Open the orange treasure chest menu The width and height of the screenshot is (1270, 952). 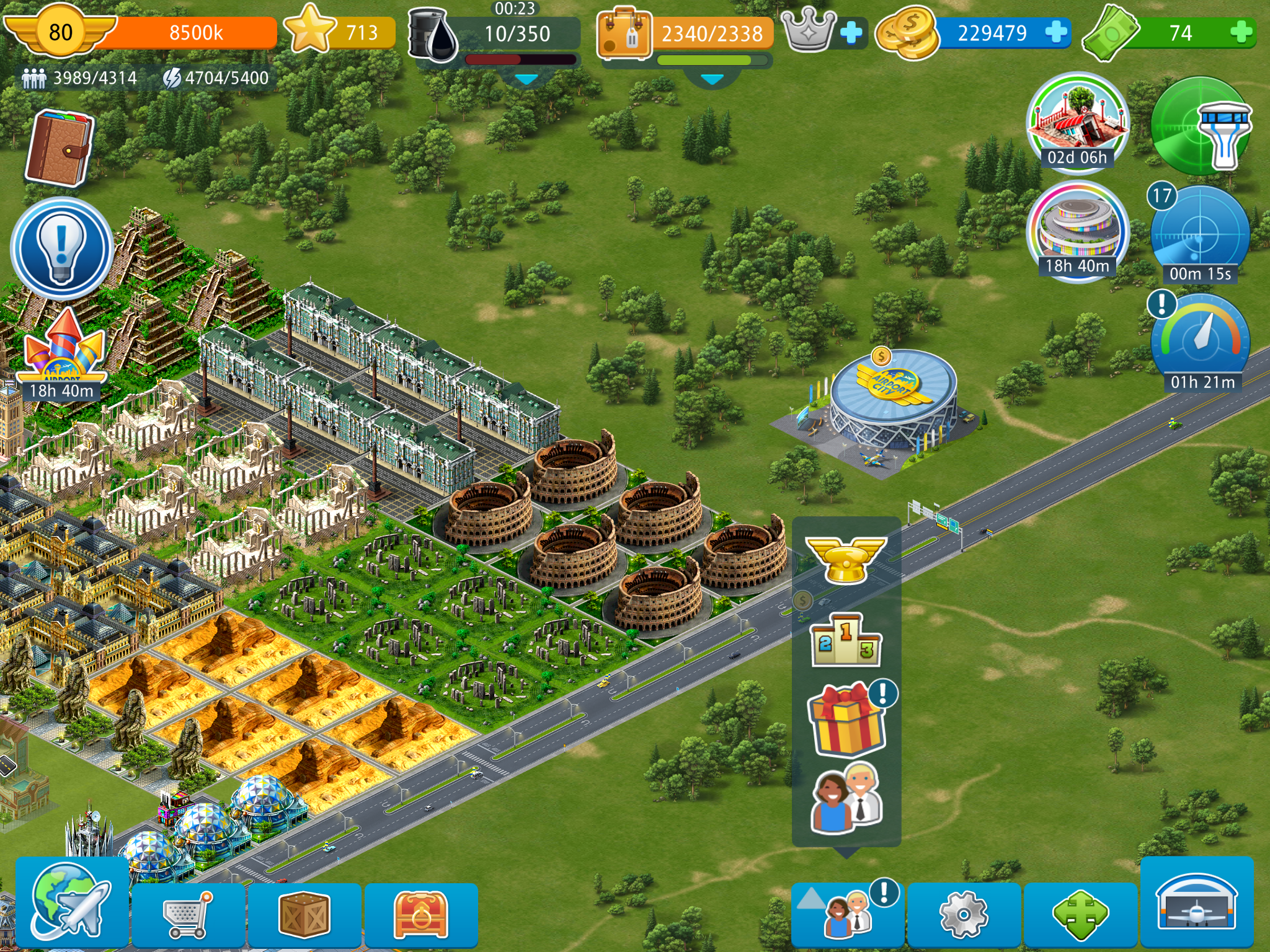pos(420,915)
